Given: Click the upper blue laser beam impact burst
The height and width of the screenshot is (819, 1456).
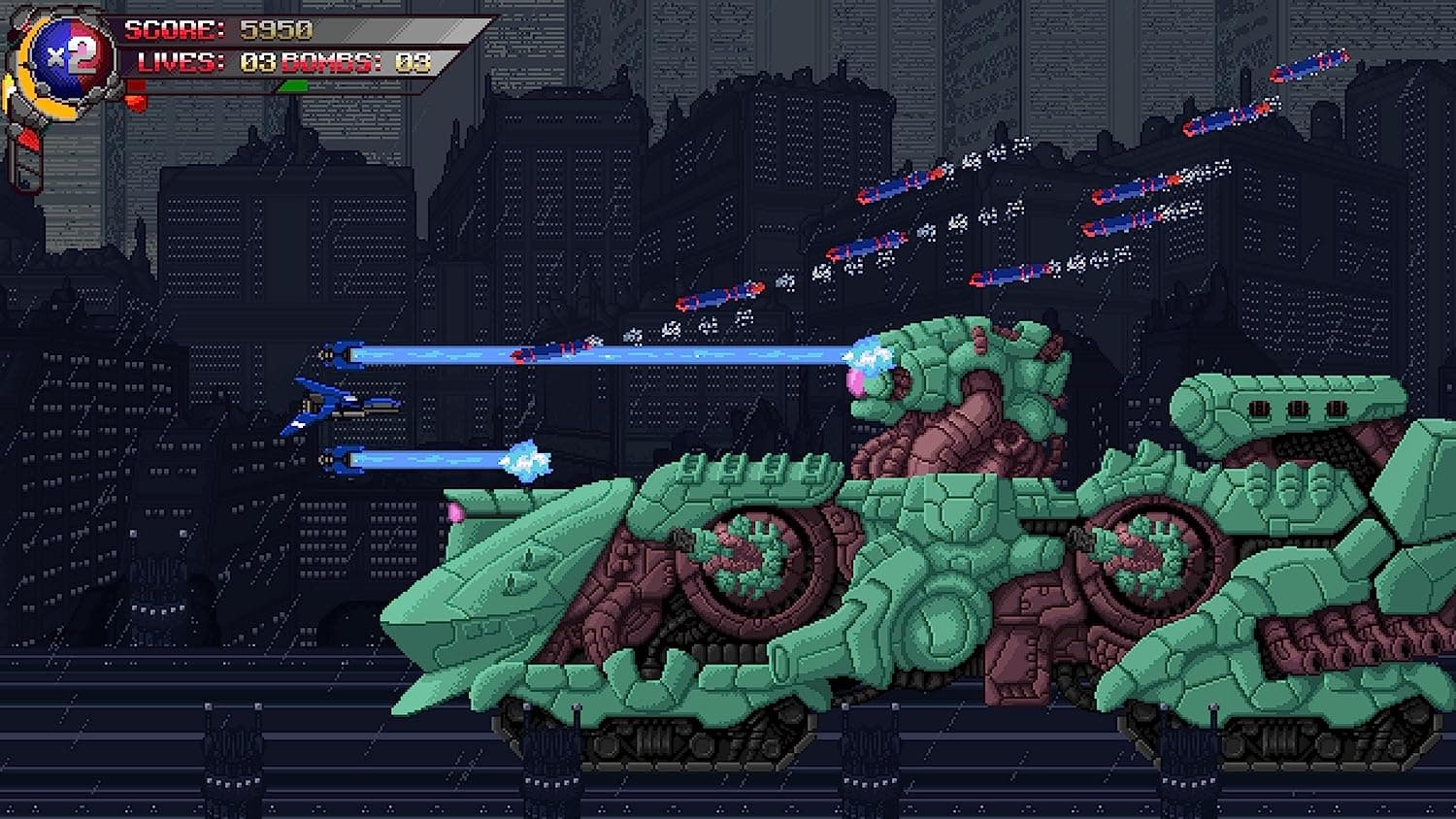Looking at the screenshot, I should pos(869,357).
